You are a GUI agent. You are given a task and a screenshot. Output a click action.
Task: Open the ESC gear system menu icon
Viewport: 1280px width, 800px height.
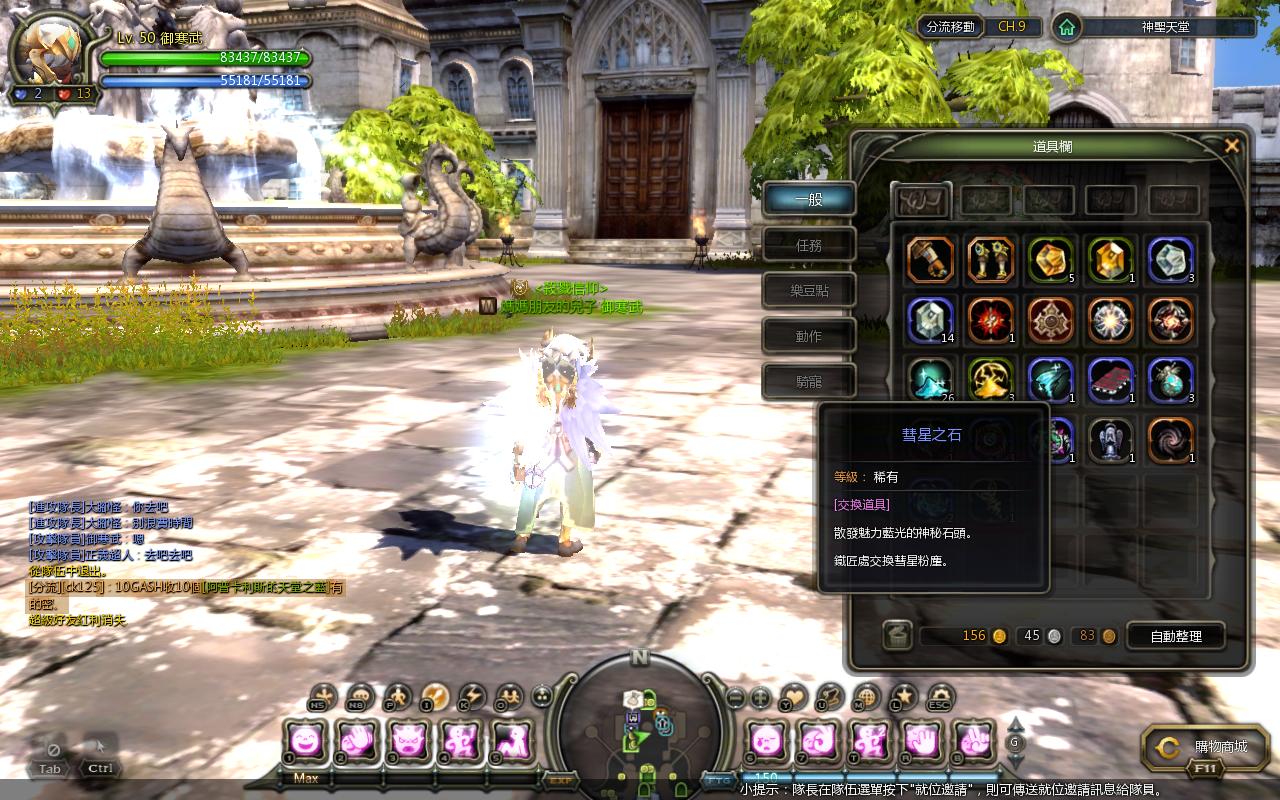pos(940,696)
